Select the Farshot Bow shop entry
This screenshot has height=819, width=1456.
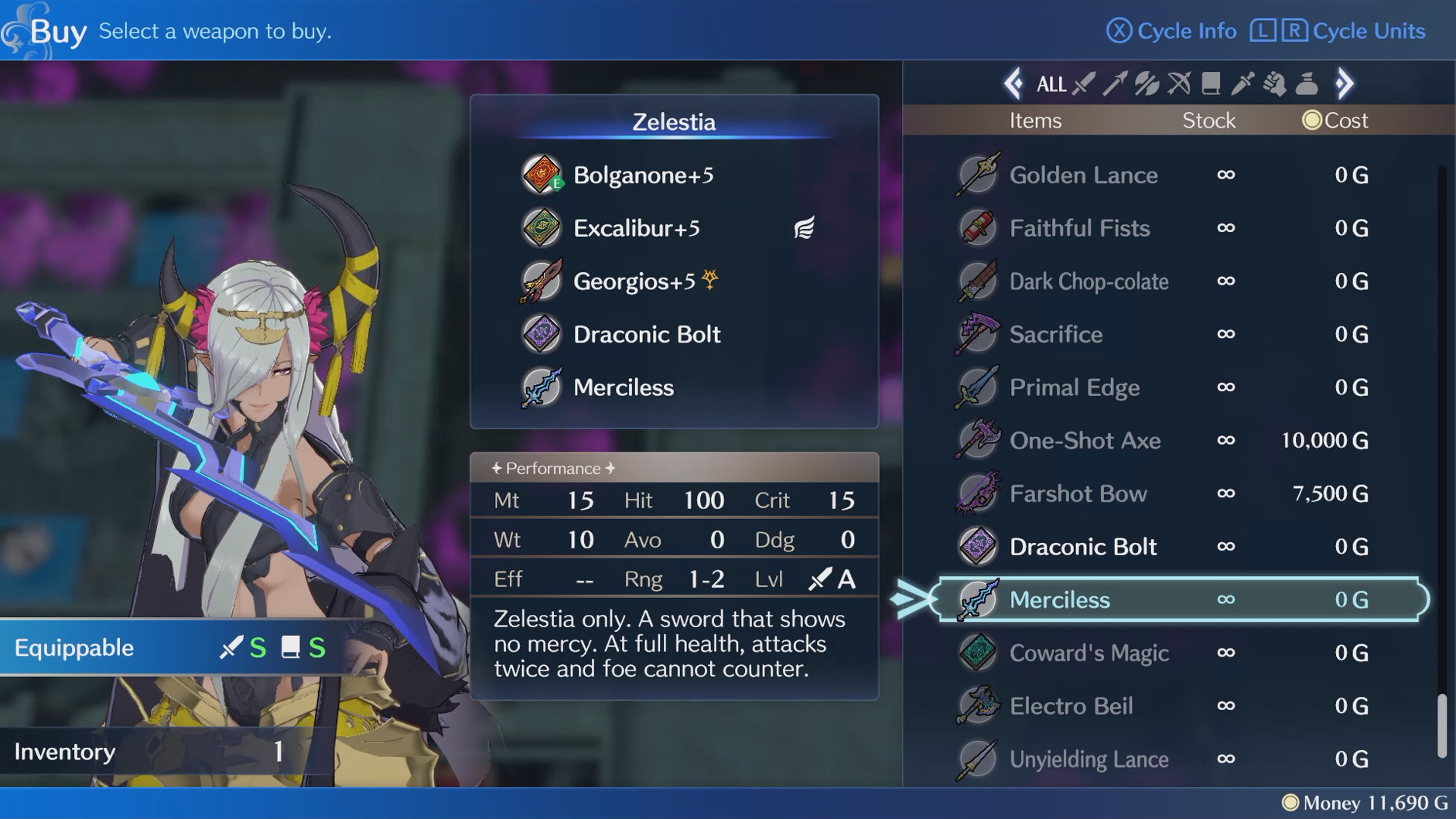(x=1080, y=493)
